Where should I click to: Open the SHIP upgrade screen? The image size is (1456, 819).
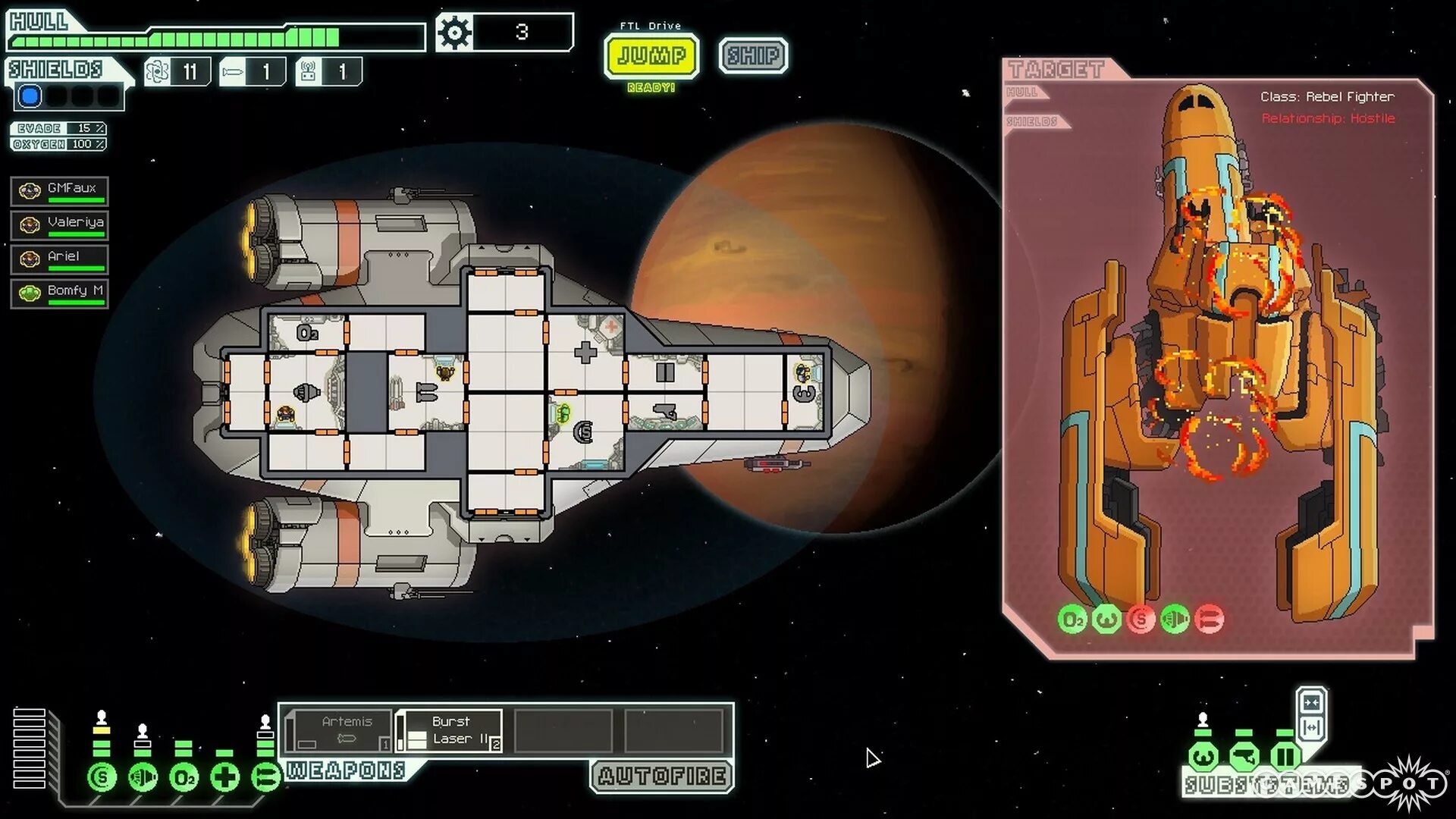tap(753, 55)
